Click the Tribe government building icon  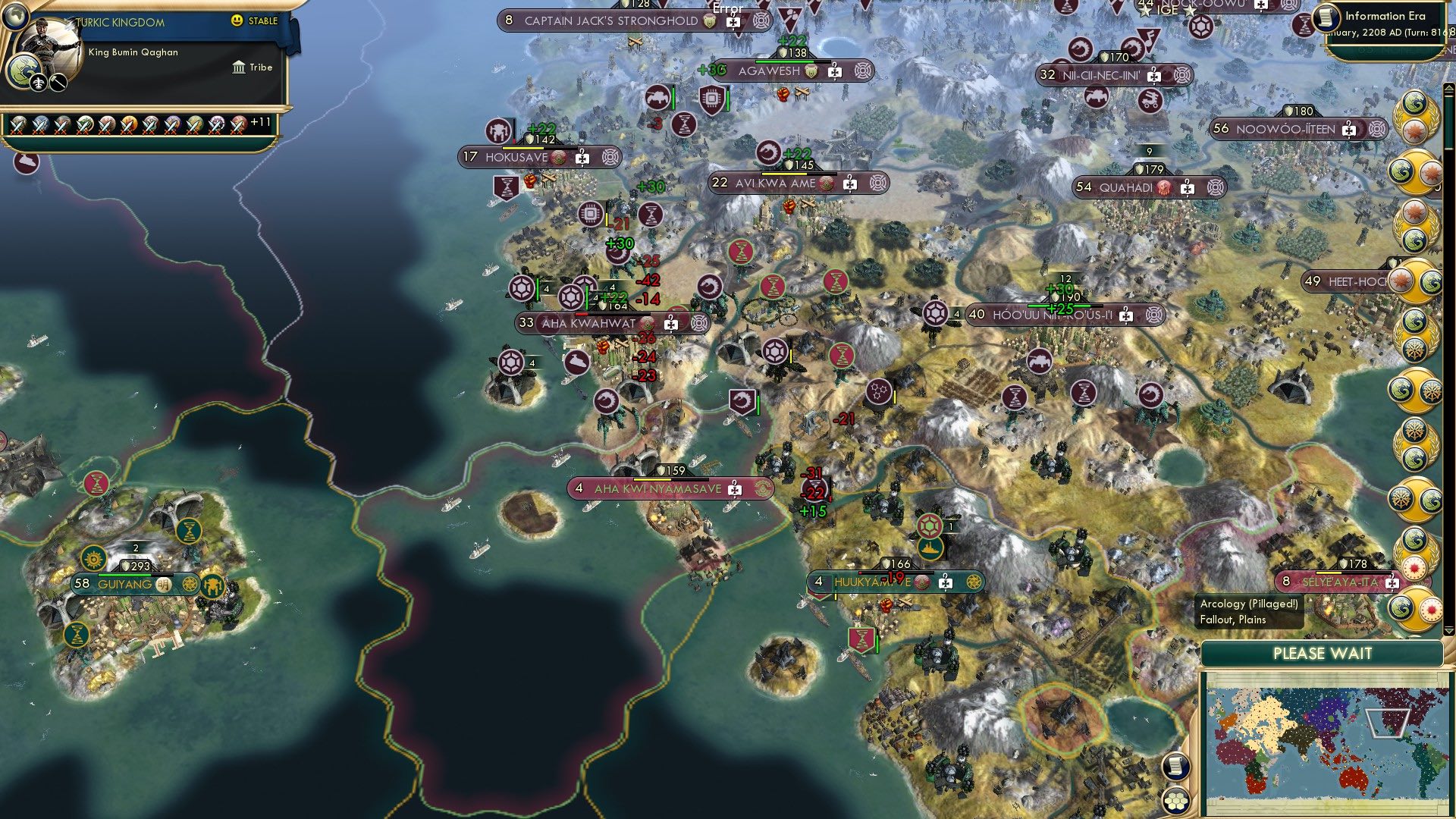click(239, 67)
